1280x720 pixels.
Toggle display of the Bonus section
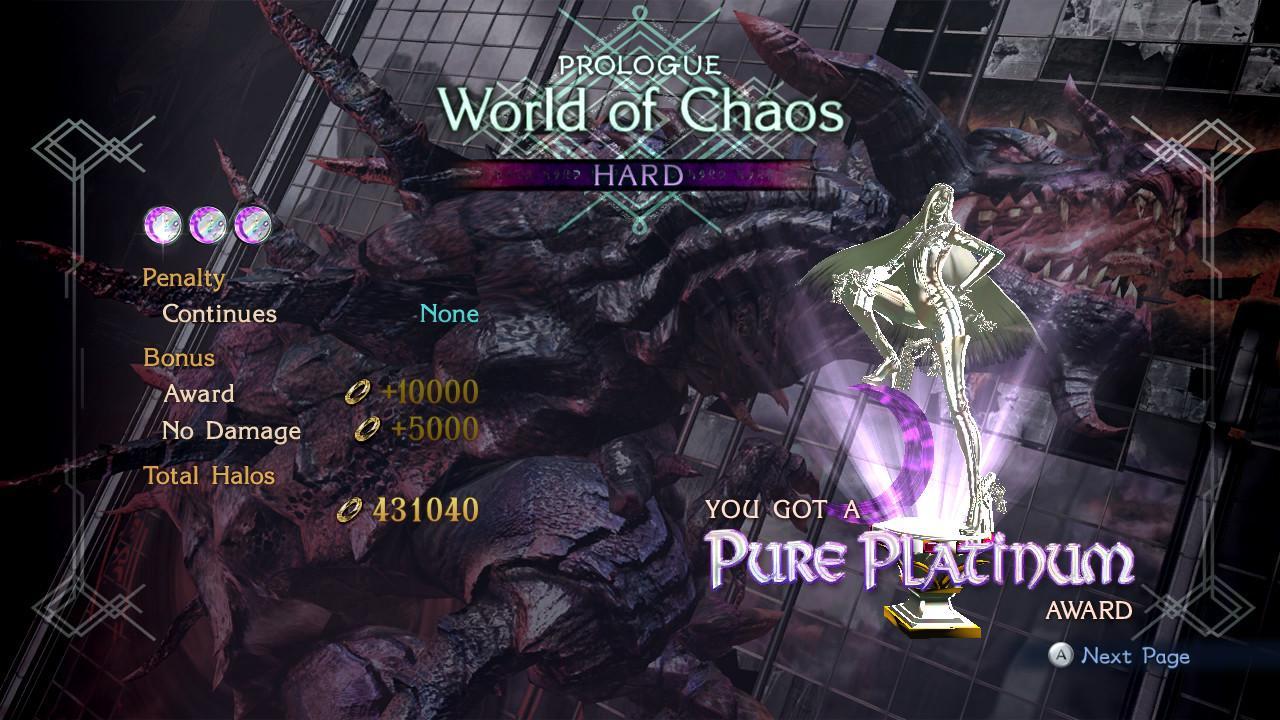(180, 357)
